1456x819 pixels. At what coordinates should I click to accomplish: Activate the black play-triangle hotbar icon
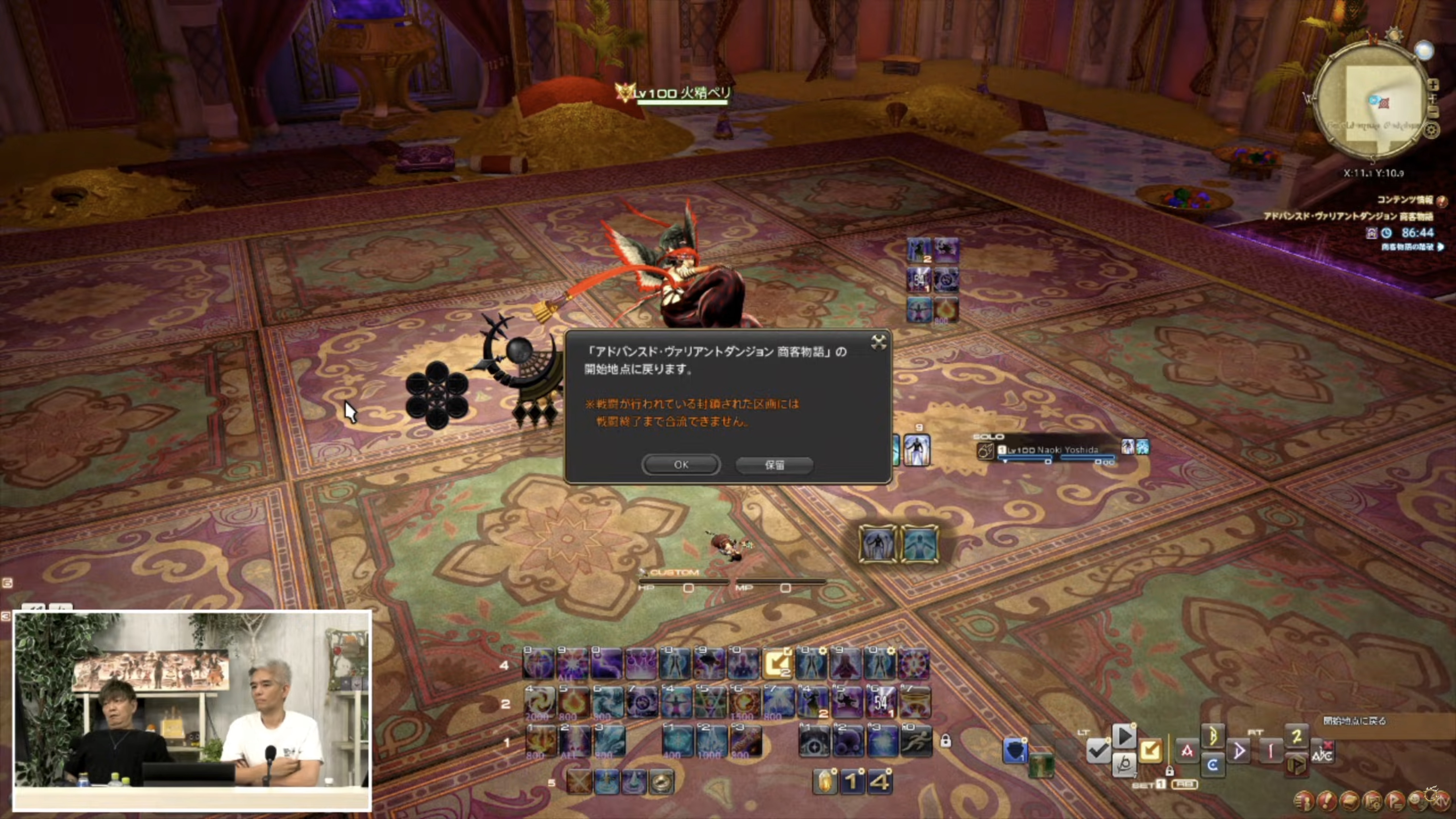point(1124,736)
